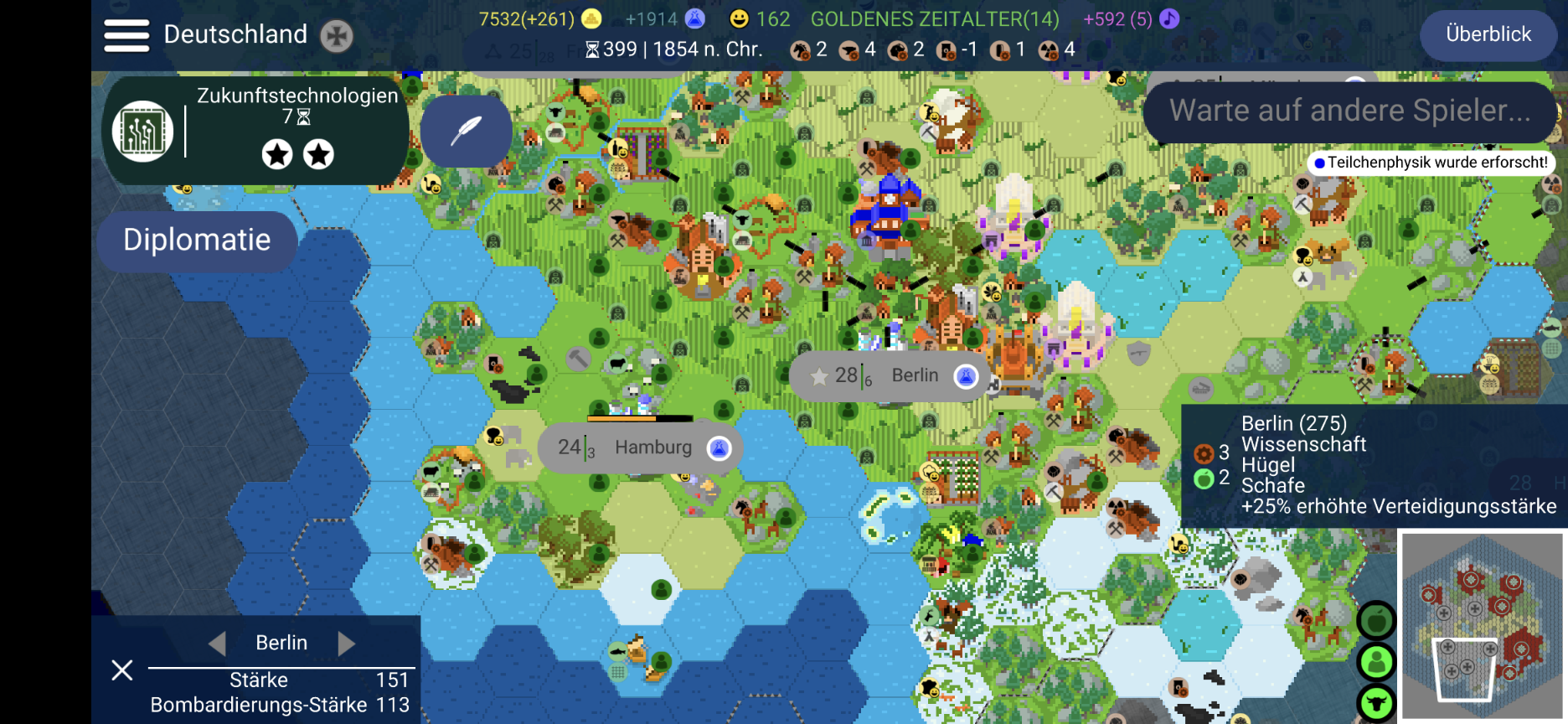This screenshot has height=724, width=1568.
Task: Toggle population view with the green person icon
Action: 1379,661
